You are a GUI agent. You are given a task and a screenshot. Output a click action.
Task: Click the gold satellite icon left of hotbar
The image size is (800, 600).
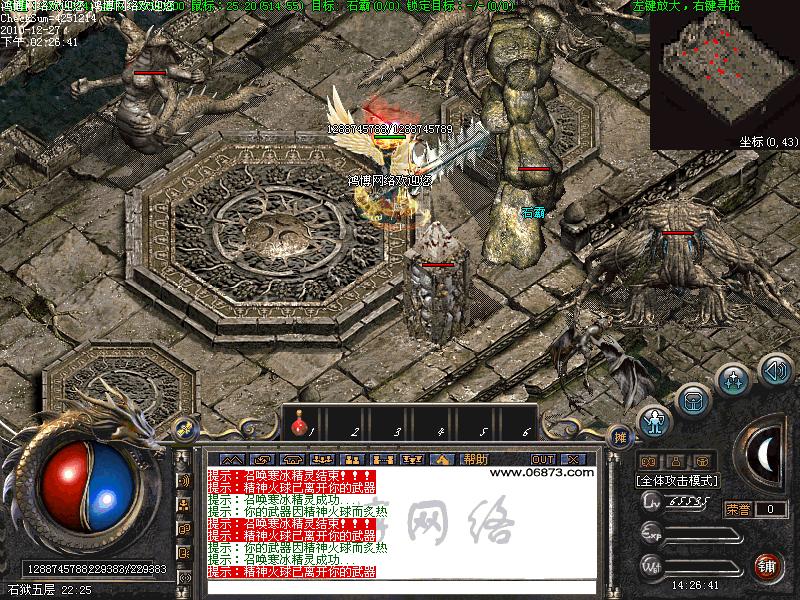pyautogui.click(x=184, y=429)
